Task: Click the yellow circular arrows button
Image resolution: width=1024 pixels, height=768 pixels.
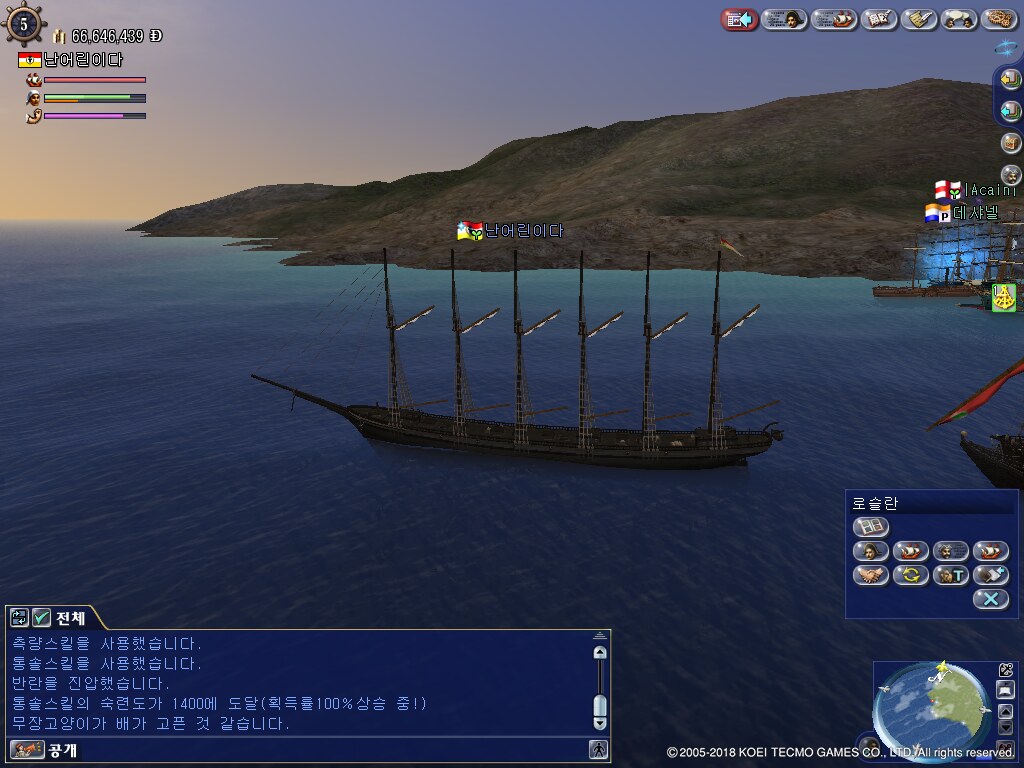Action: [x=910, y=575]
